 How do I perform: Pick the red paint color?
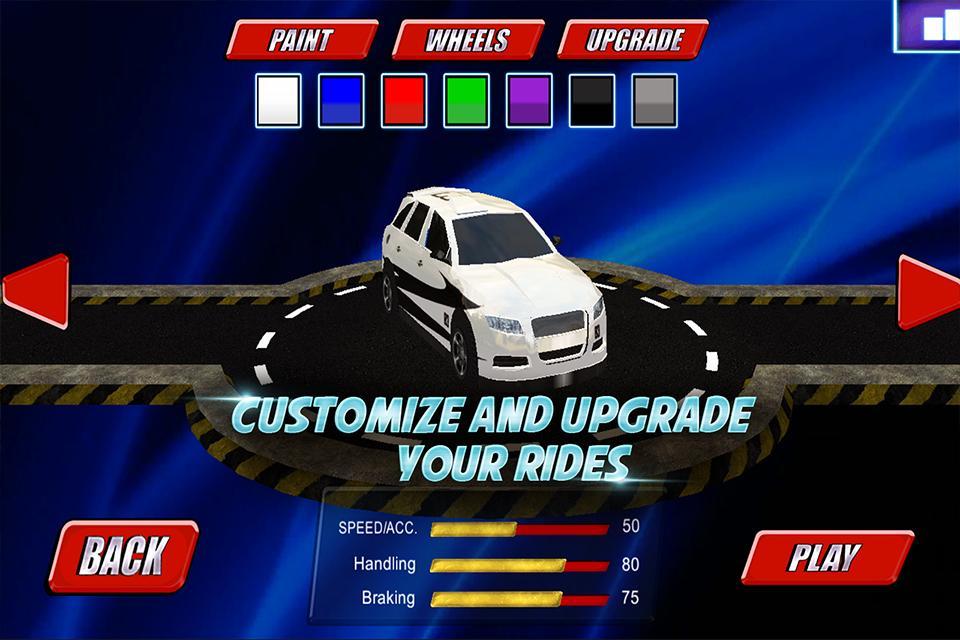pos(404,100)
